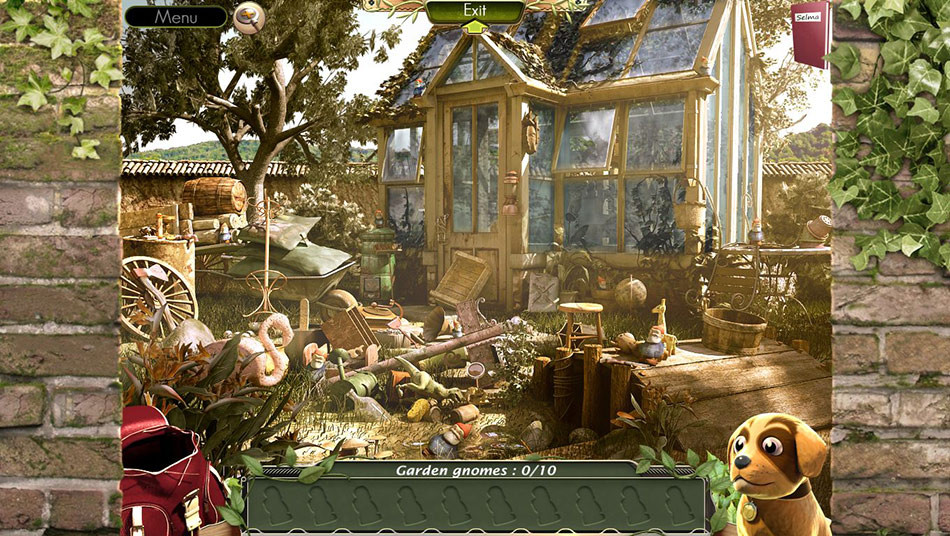950x536 pixels.
Task: Open Selma's red journal book
Action: tap(809, 32)
